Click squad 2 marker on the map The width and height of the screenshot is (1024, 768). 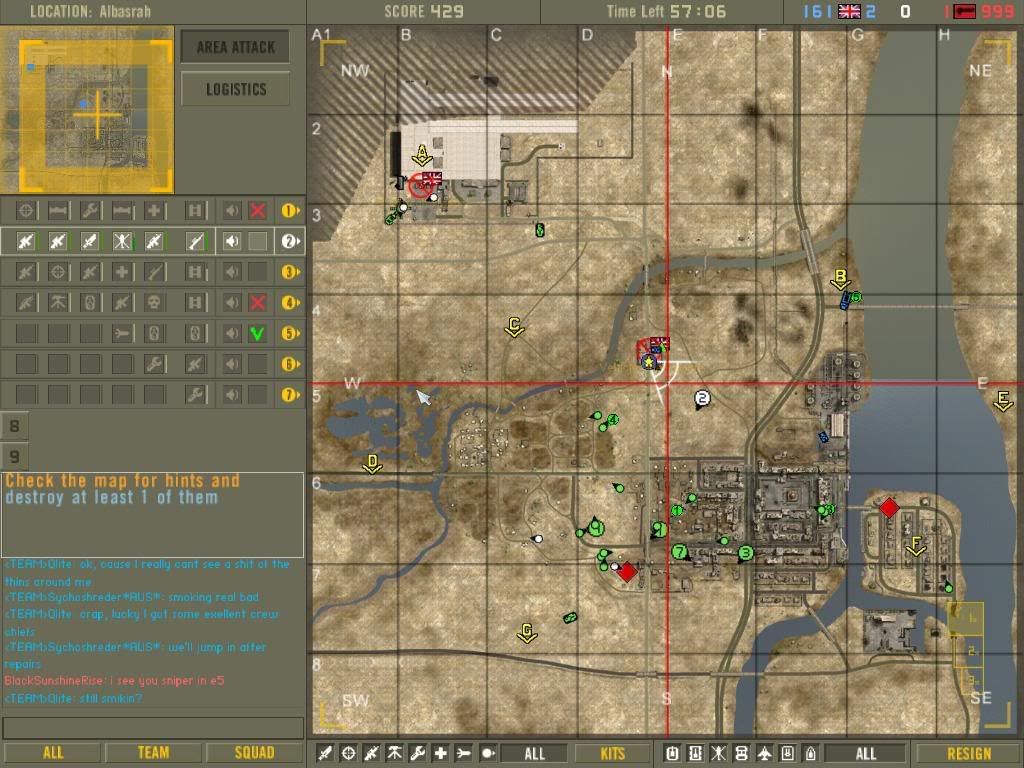pyautogui.click(x=702, y=400)
